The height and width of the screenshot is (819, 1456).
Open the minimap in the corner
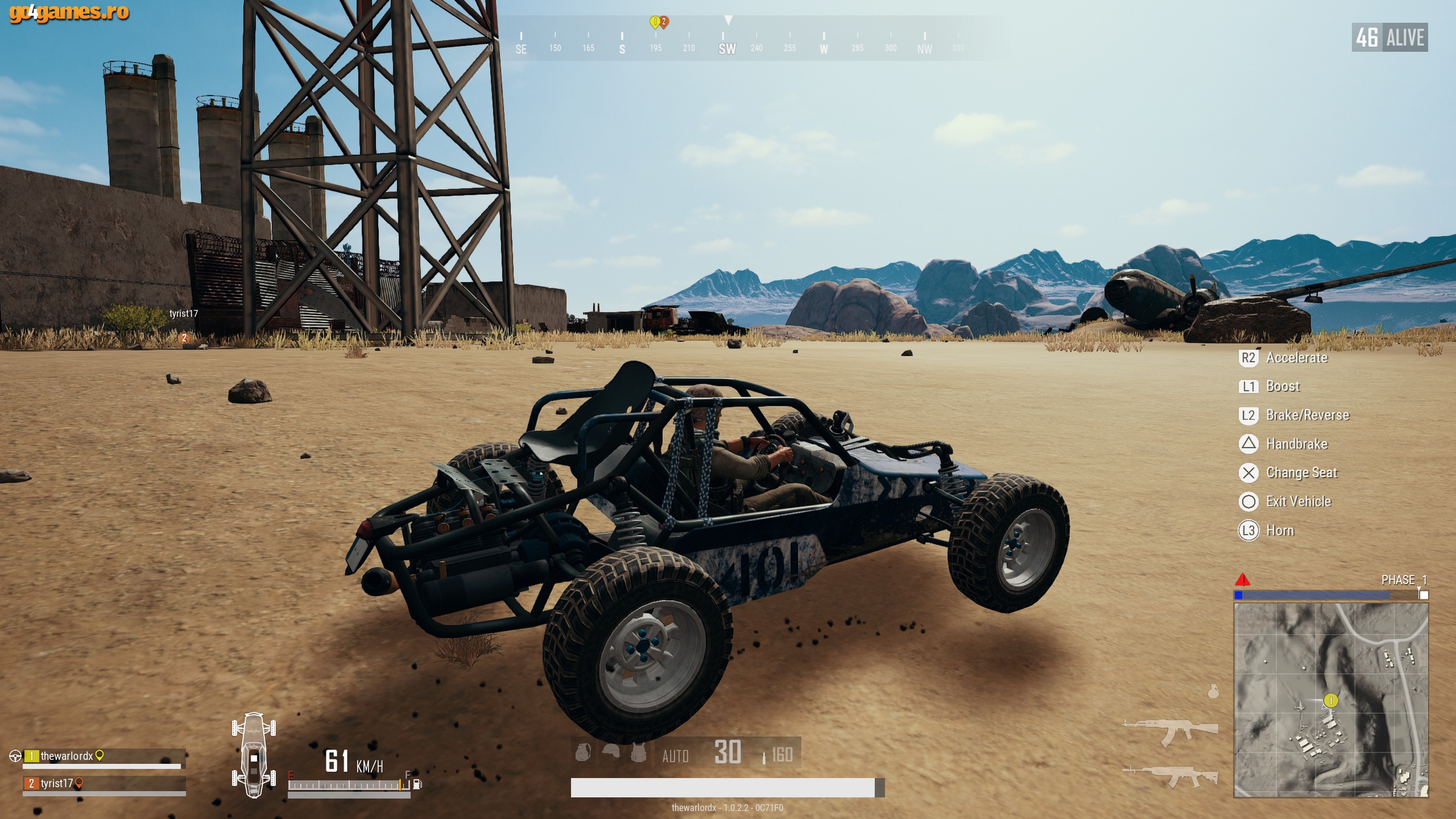click(x=1330, y=700)
